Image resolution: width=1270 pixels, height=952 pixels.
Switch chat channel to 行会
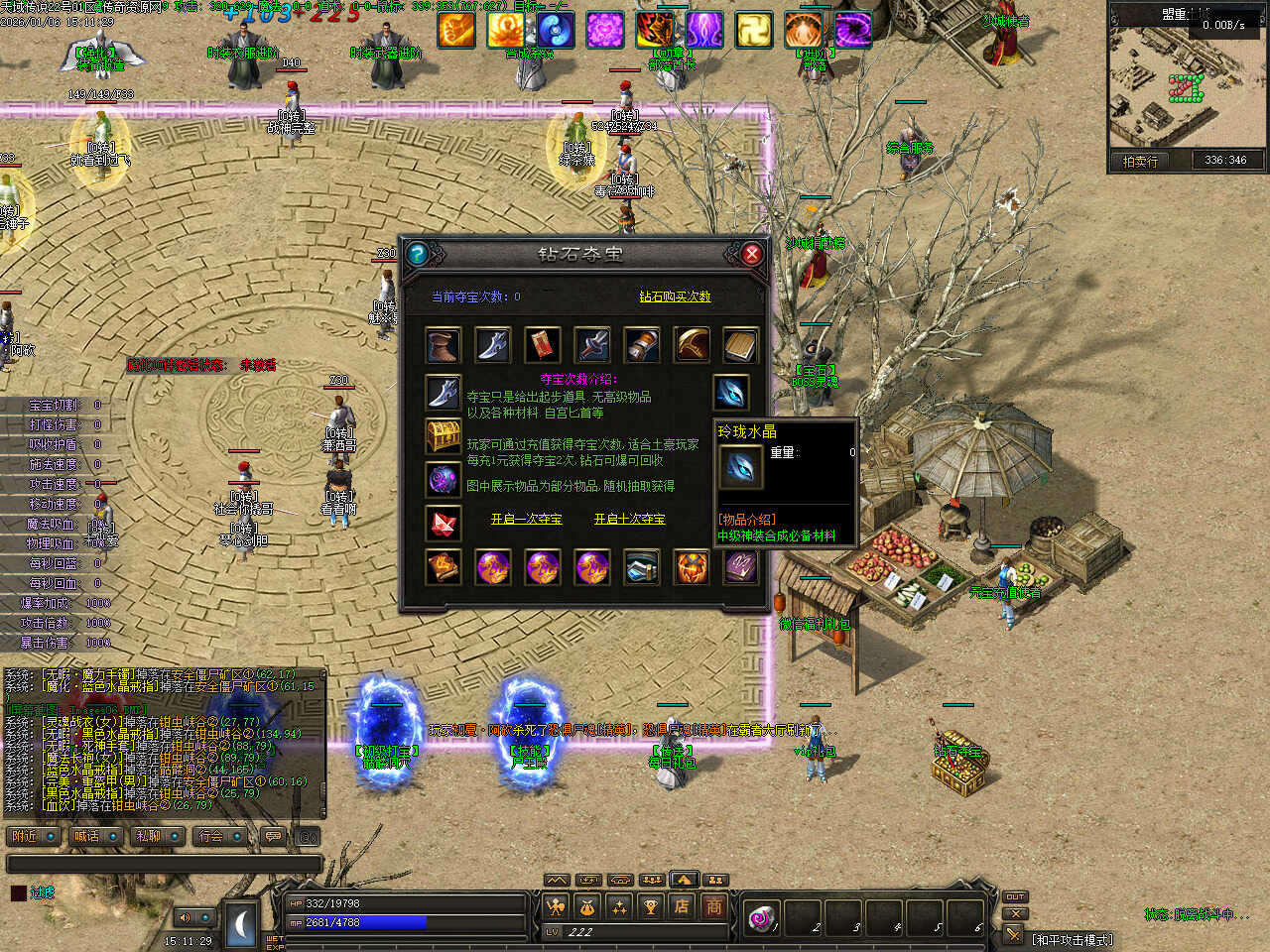[219, 836]
